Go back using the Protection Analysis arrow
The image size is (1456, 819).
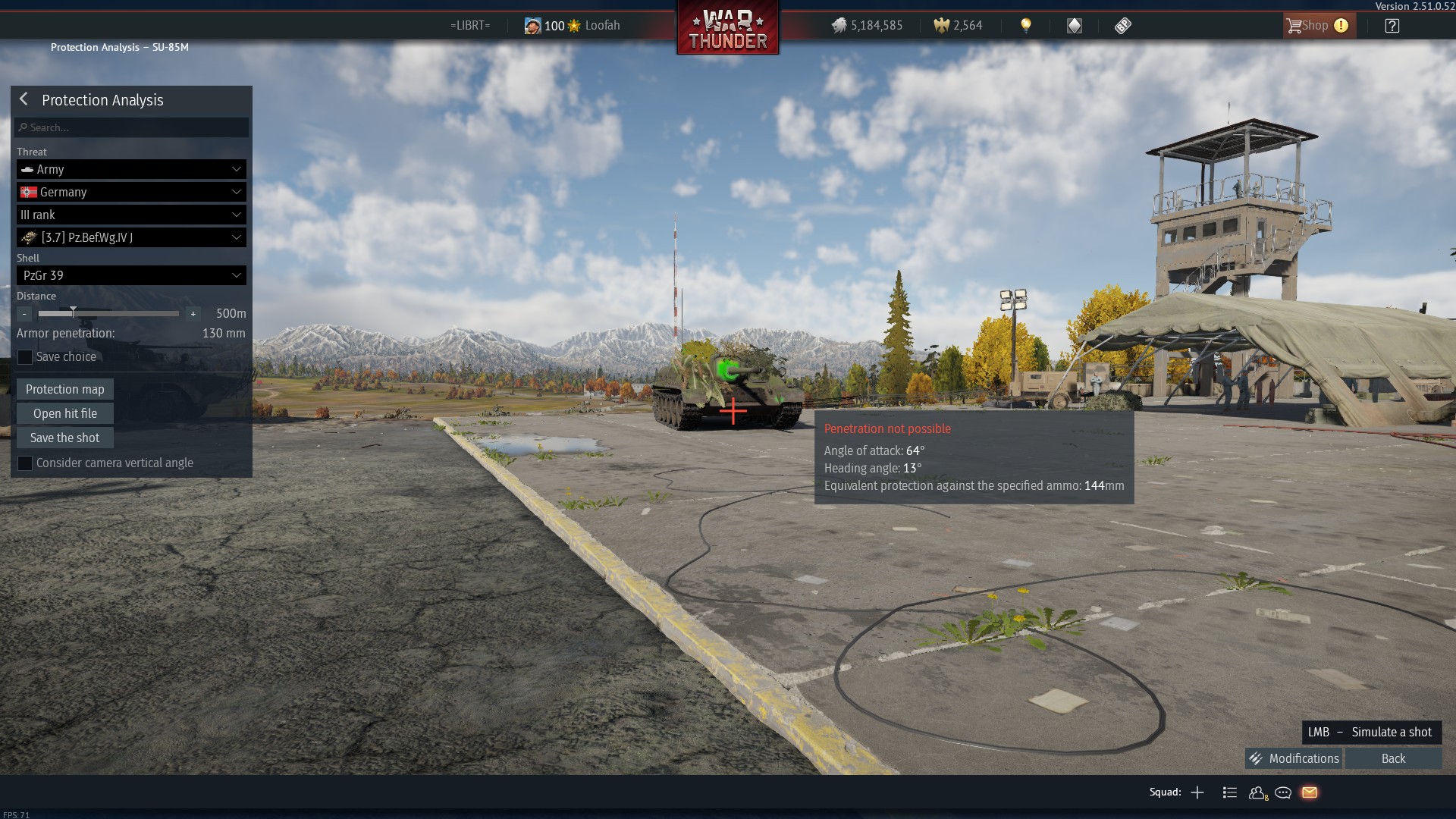[24, 99]
